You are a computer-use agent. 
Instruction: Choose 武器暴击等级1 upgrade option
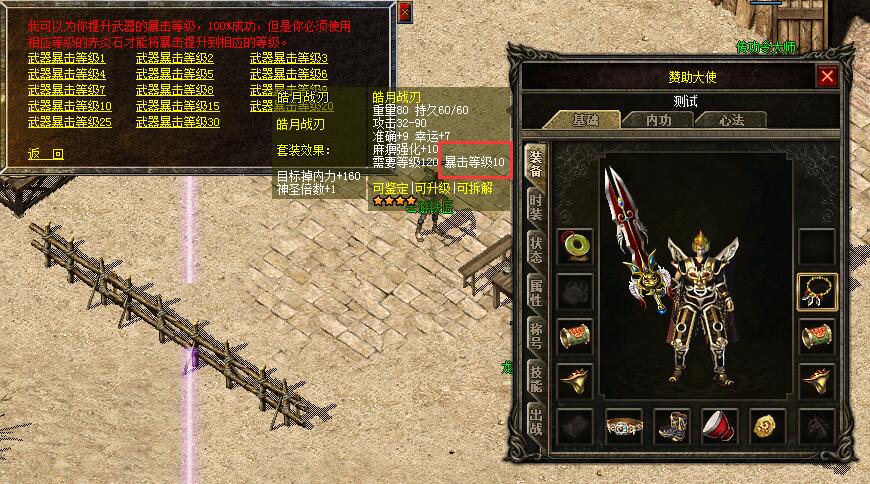tap(67, 58)
